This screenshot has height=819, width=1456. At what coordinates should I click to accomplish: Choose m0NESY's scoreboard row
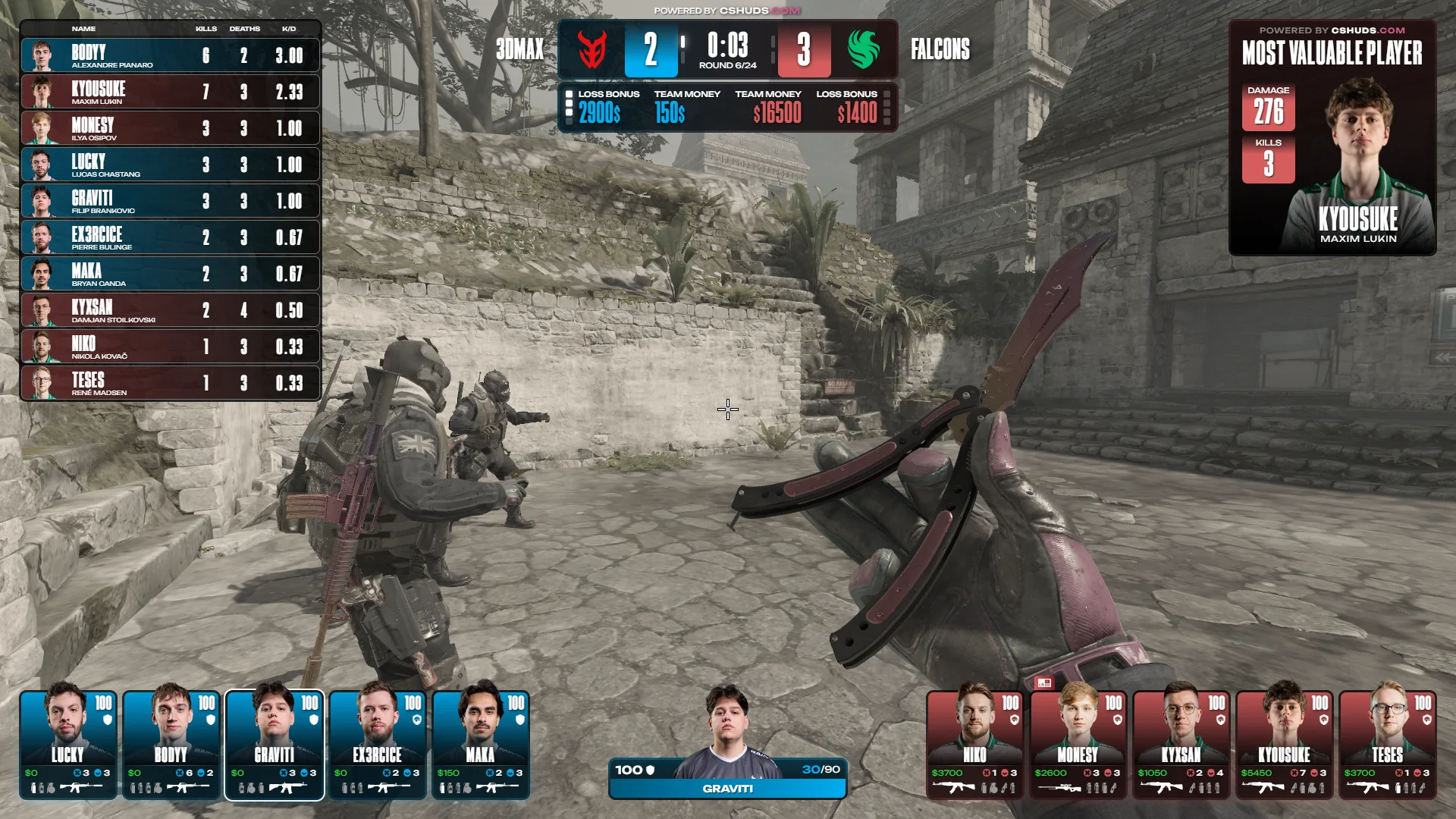[171, 128]
